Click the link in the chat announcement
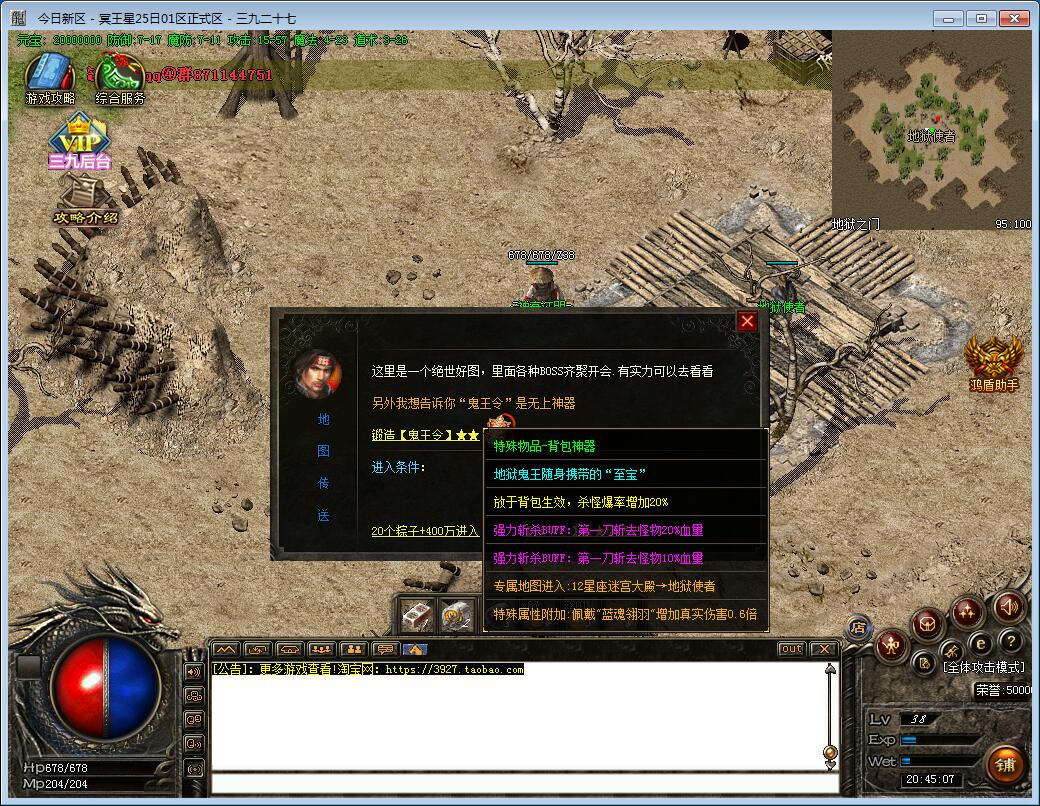1040x806 pixels. (454, 669)
